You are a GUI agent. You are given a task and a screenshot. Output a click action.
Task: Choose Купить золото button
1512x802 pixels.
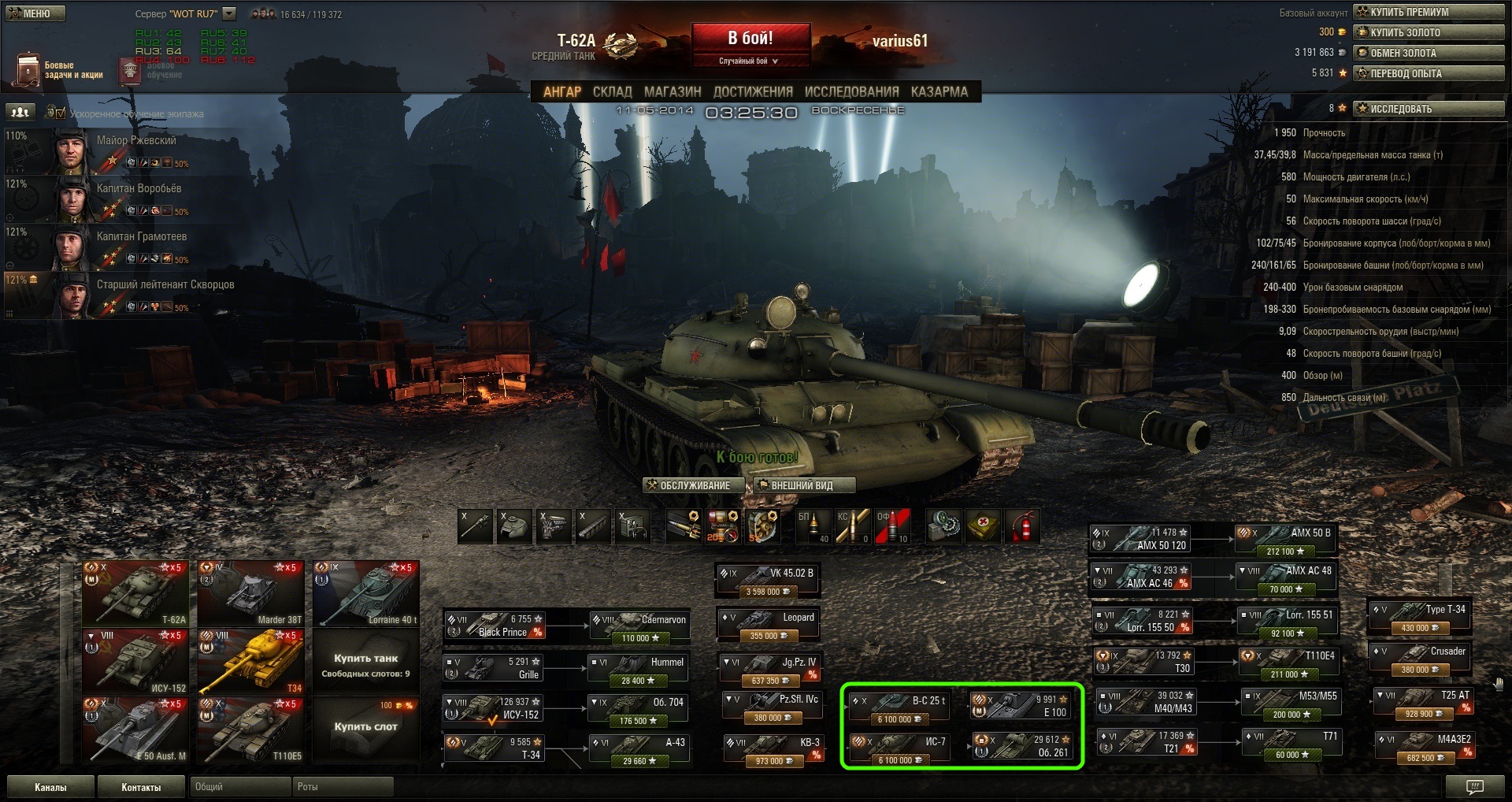(x=1429, y=32)
